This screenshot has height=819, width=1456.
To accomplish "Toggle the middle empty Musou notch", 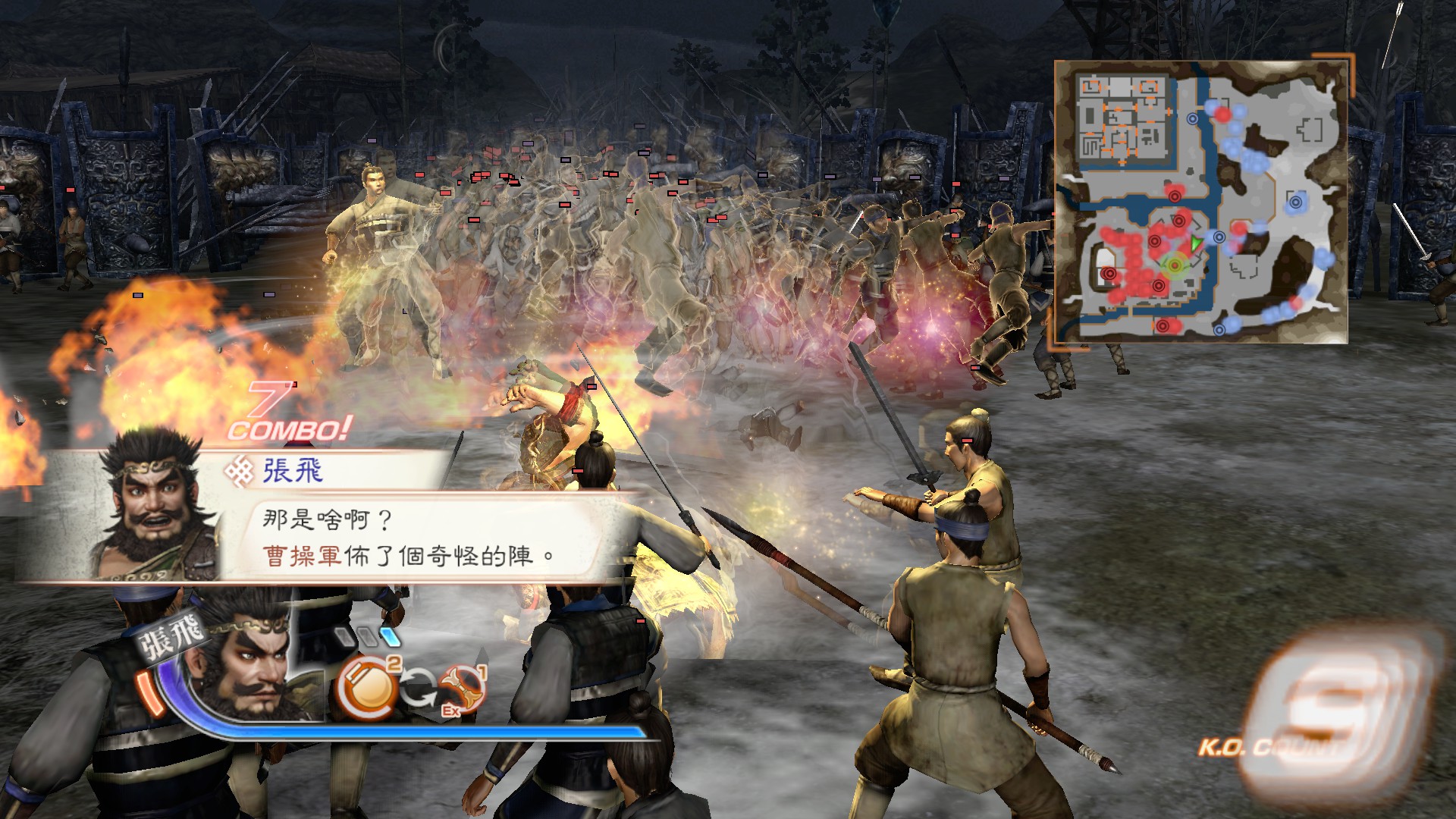I will (368, 638).
